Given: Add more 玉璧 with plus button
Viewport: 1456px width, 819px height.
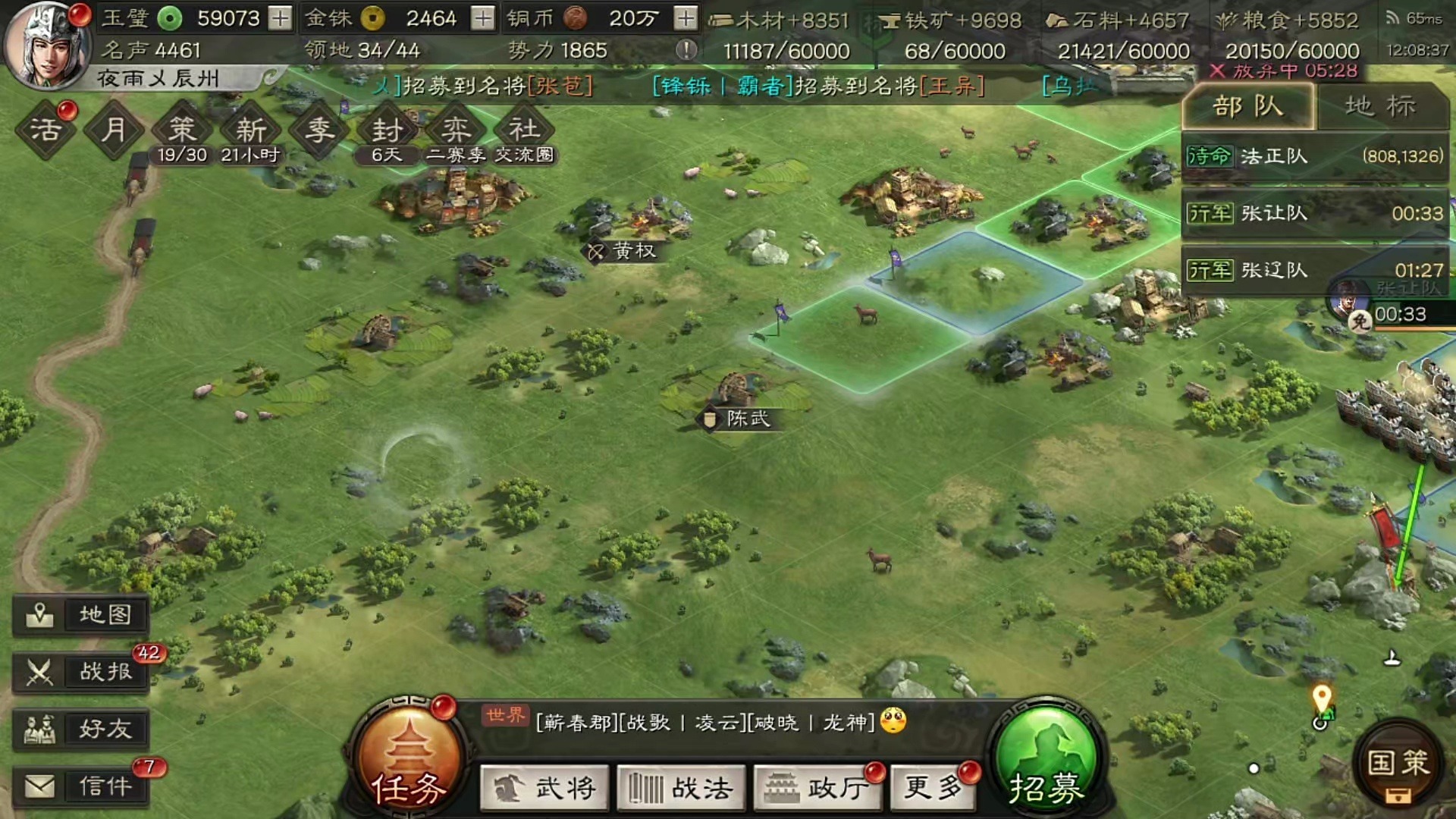Looking at the screenshot, I should (x=281, y=17).
